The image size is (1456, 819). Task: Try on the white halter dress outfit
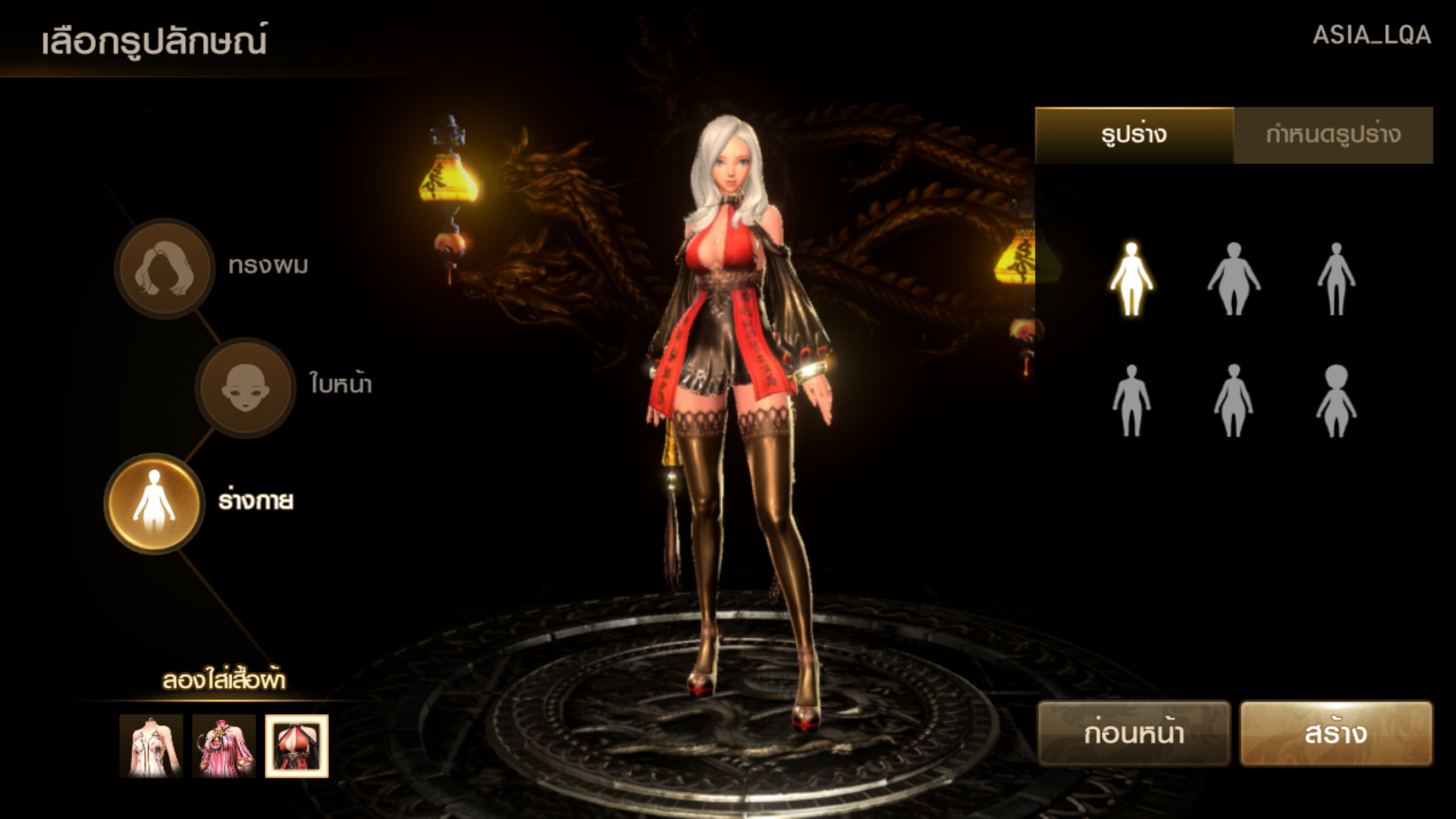151,746
